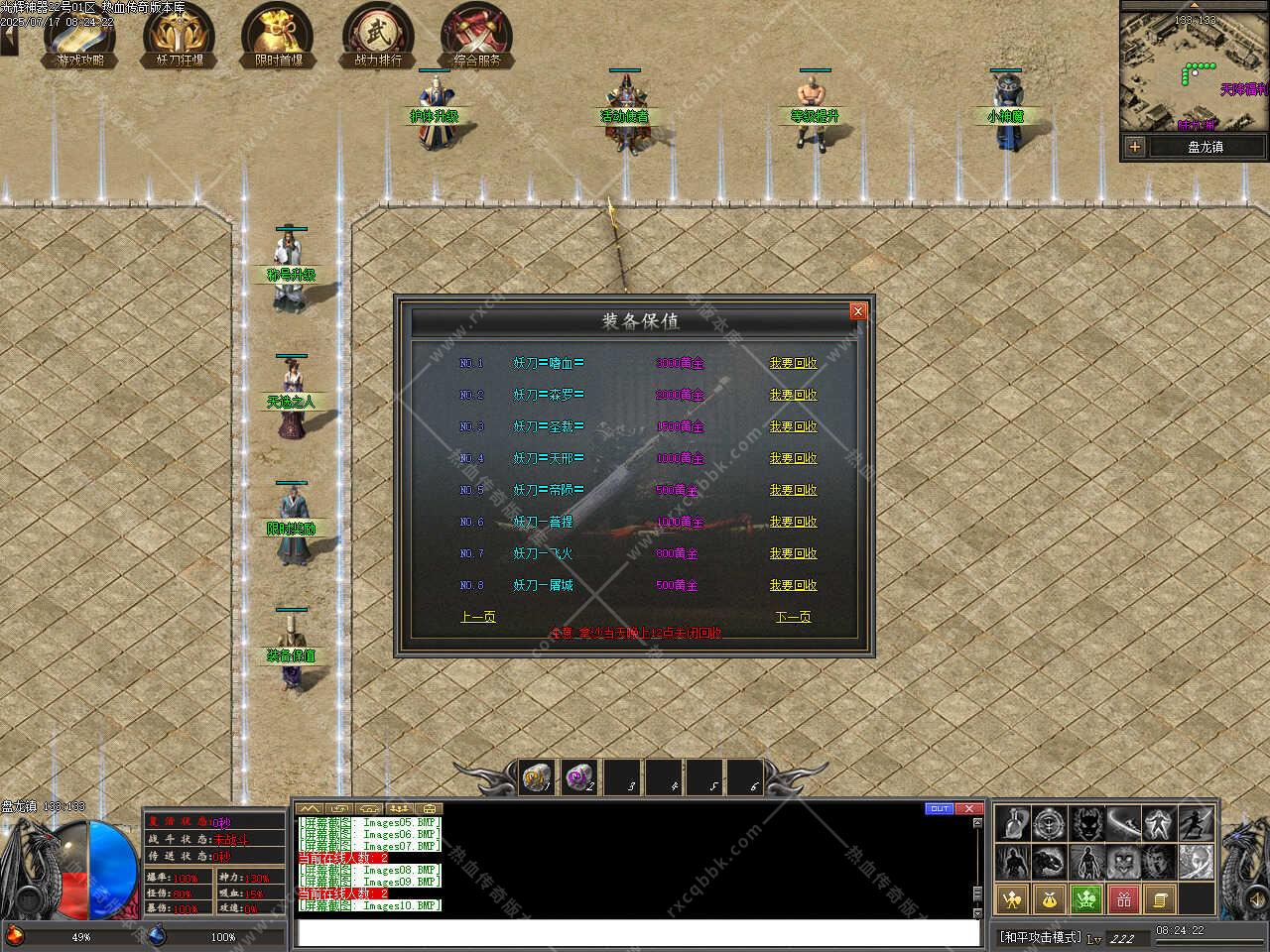Use the orange scroll in hotbar slot 1
Screen dimensions: 1270x952
537,776
